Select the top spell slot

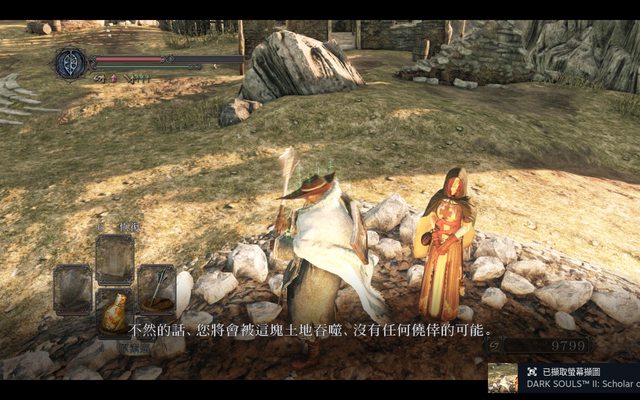click(115, 258)
